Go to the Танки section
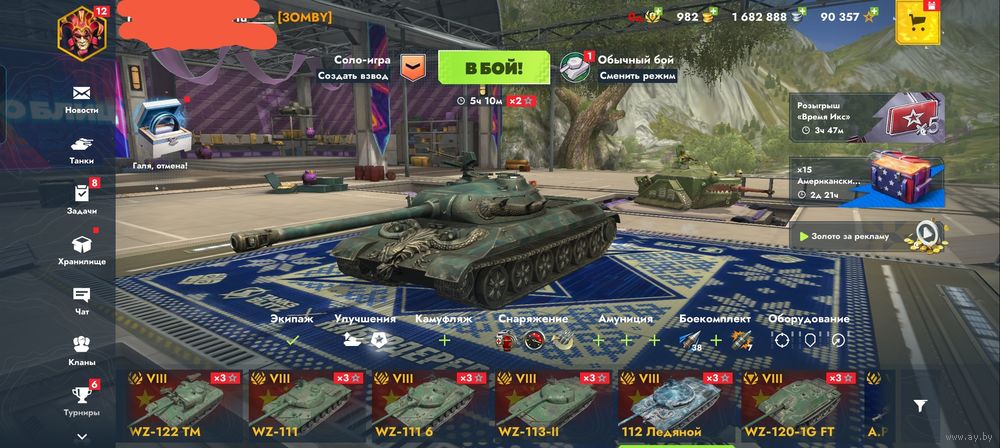This screenshot has height=448, width=1000. click(81, 149)
